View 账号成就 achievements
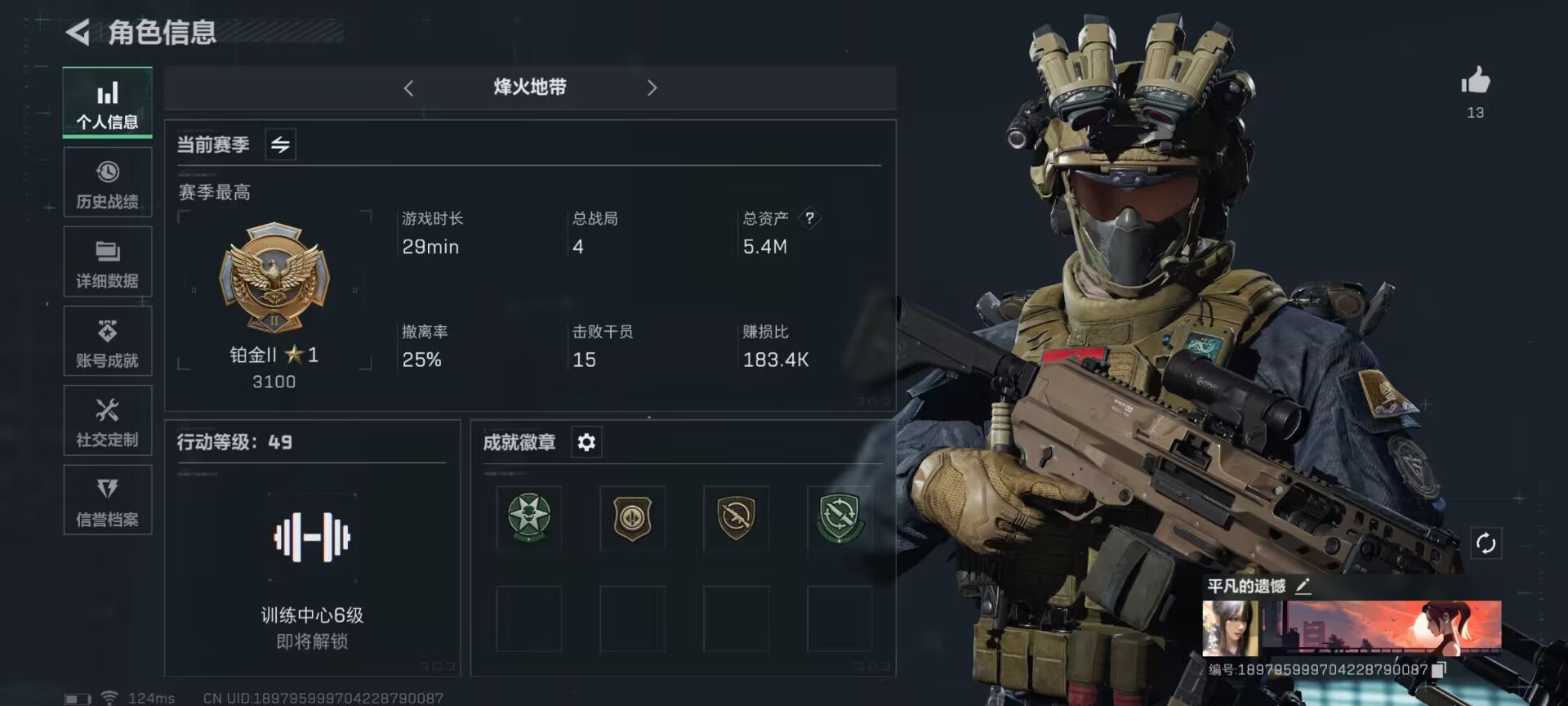Screen dimensions: 1568x706 (107, 341)
